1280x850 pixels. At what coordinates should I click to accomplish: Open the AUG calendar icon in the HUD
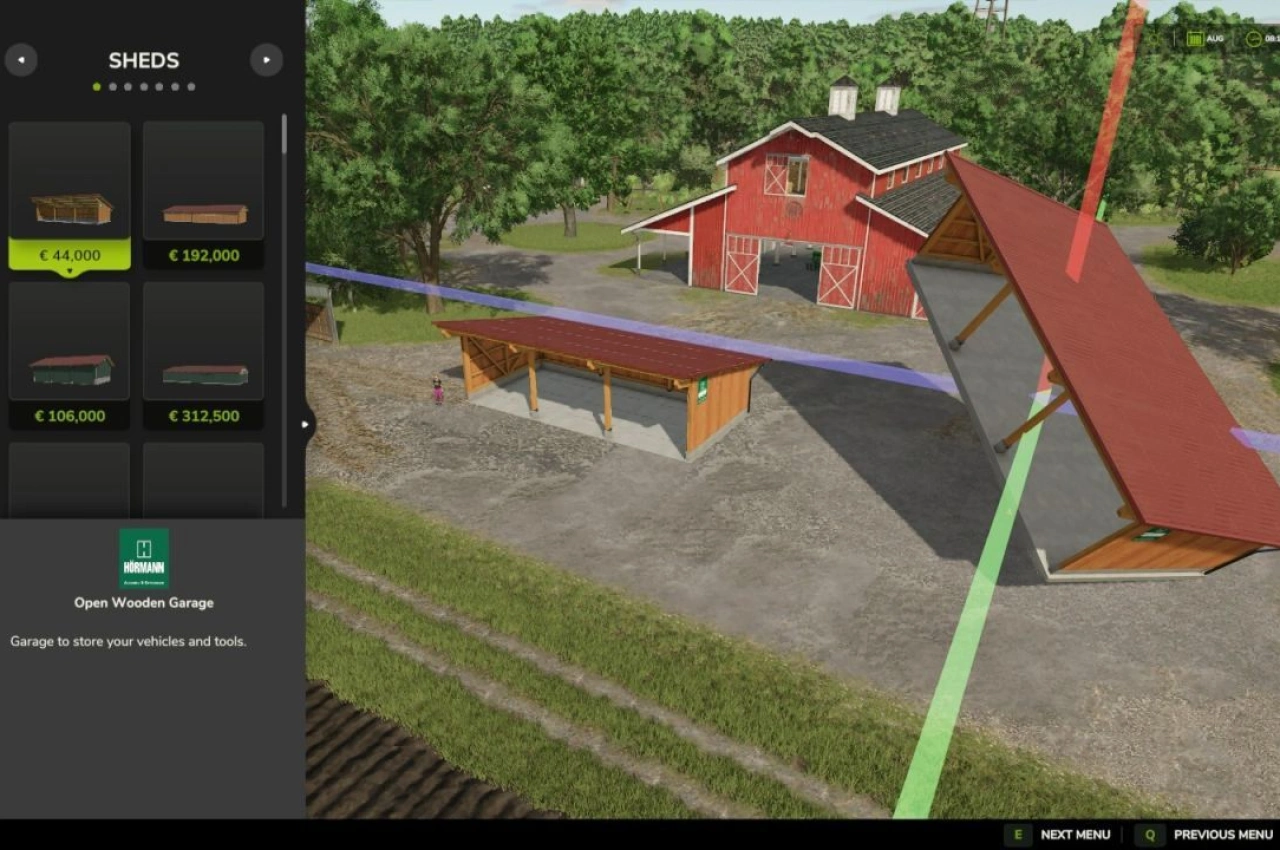click(1196, 38)
